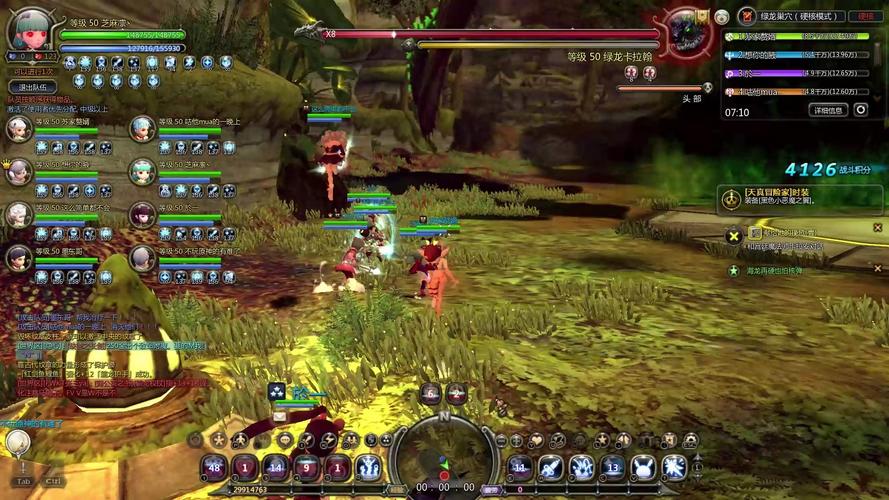Activate the white rabbit skill icon

pos(644,467)
